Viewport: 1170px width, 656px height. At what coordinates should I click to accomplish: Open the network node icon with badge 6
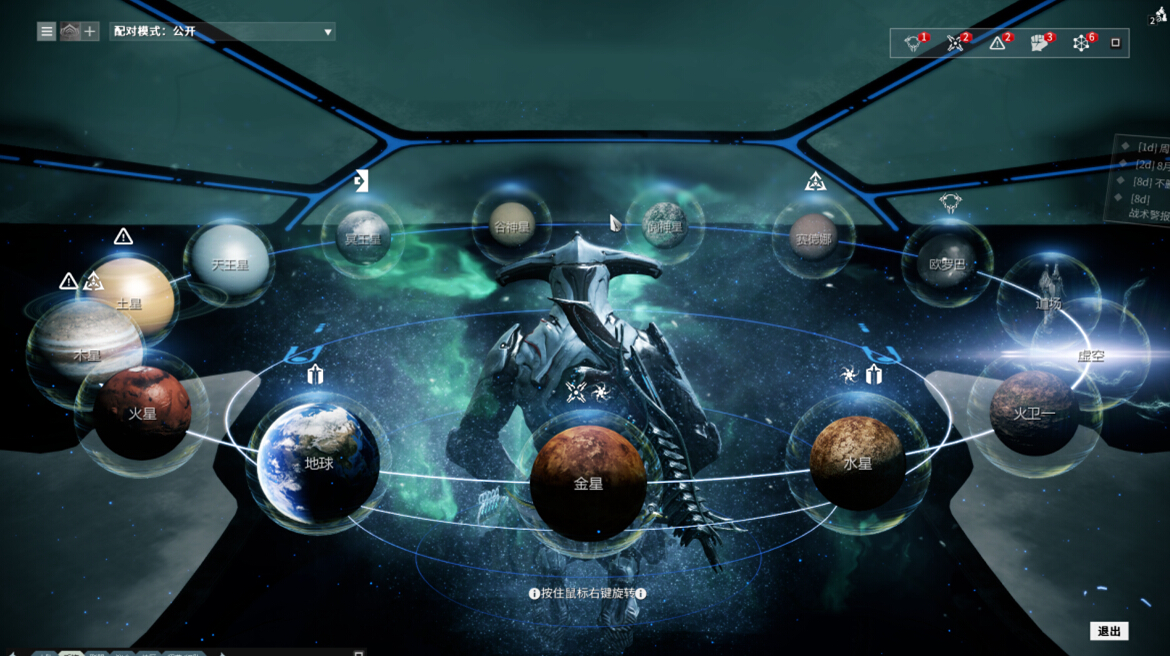click(1082, 43)
